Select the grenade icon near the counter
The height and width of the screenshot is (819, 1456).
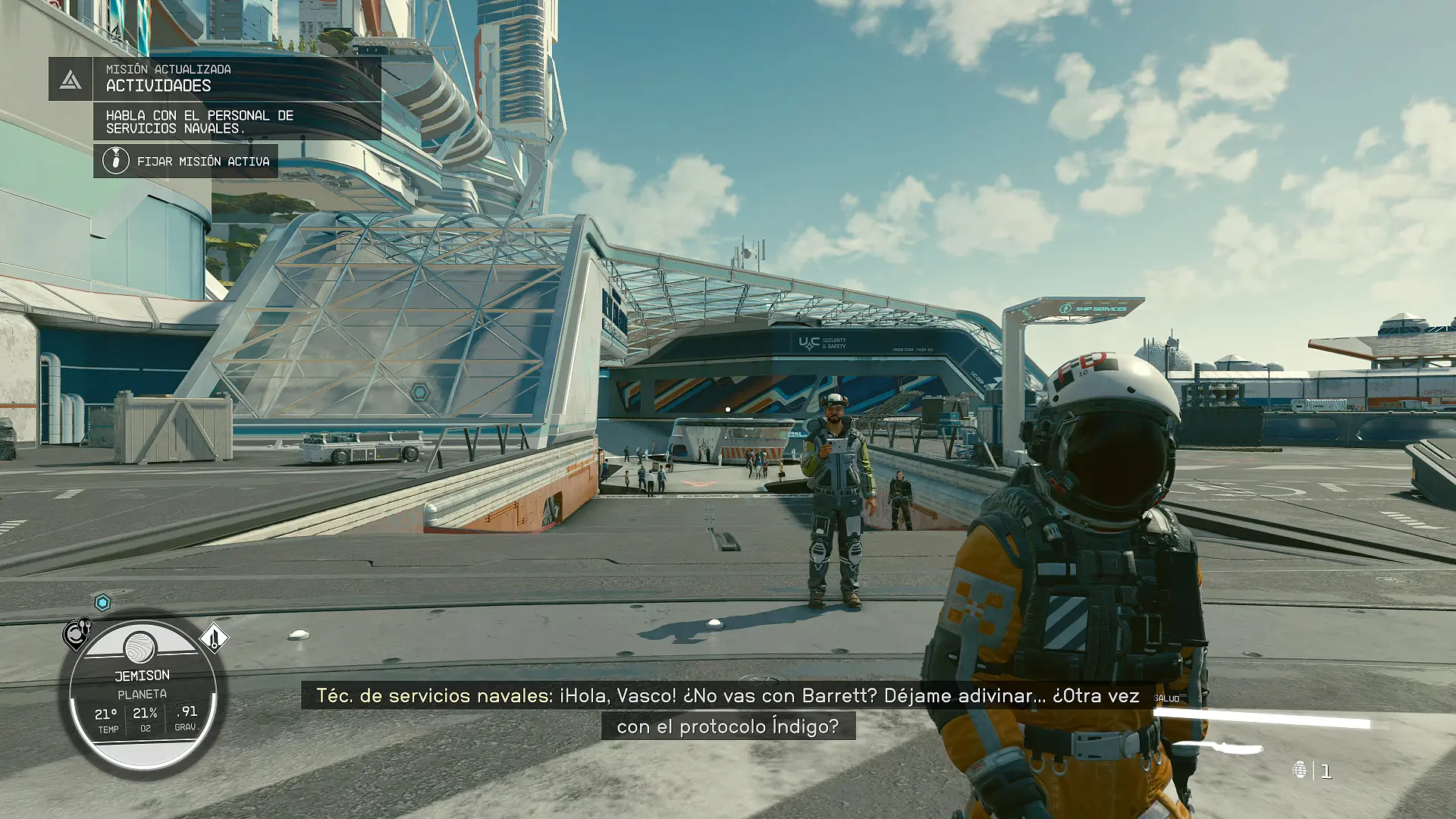1300,770
